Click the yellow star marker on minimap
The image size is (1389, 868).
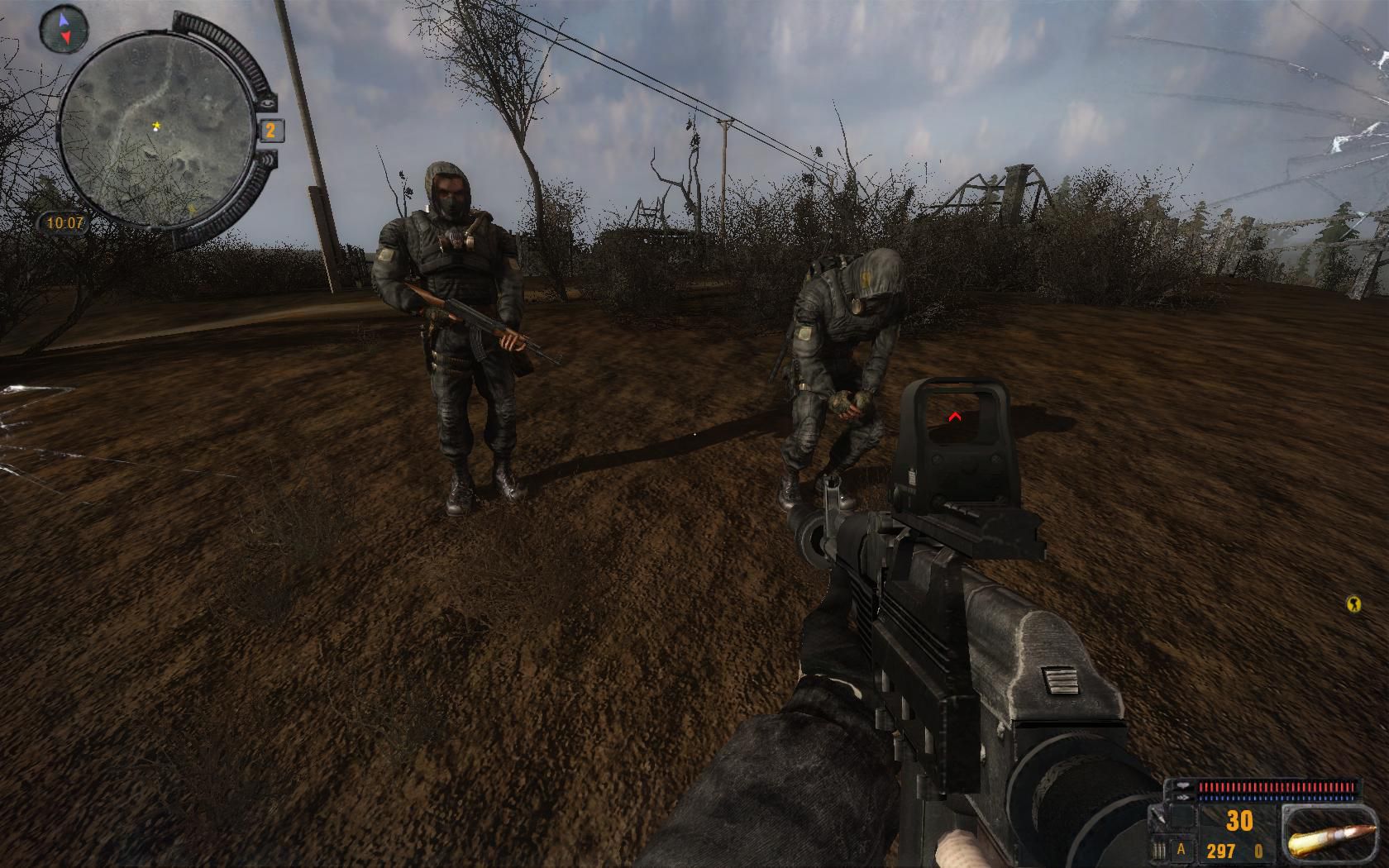point(155,126)
